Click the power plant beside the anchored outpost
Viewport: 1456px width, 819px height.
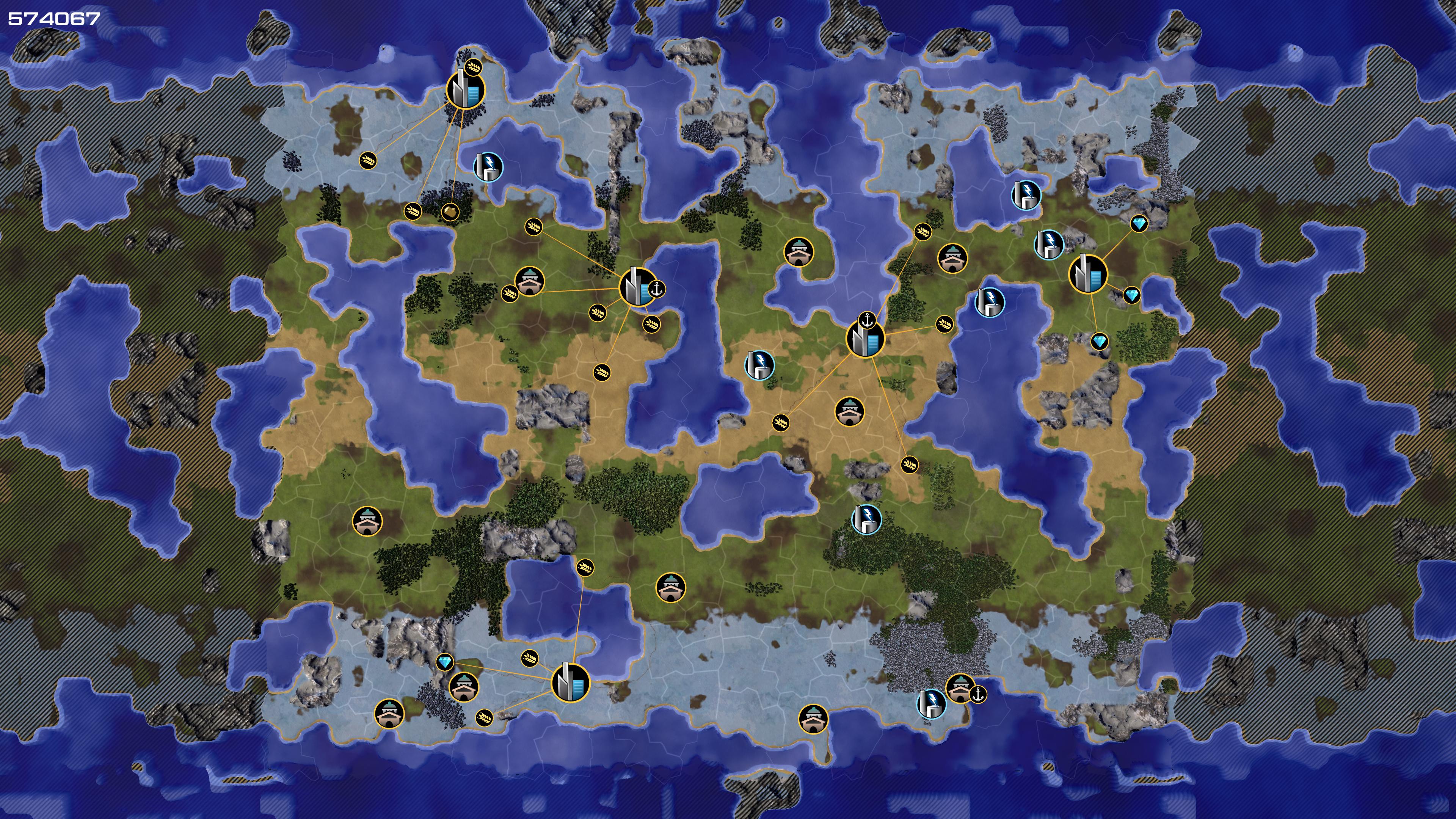930,704
